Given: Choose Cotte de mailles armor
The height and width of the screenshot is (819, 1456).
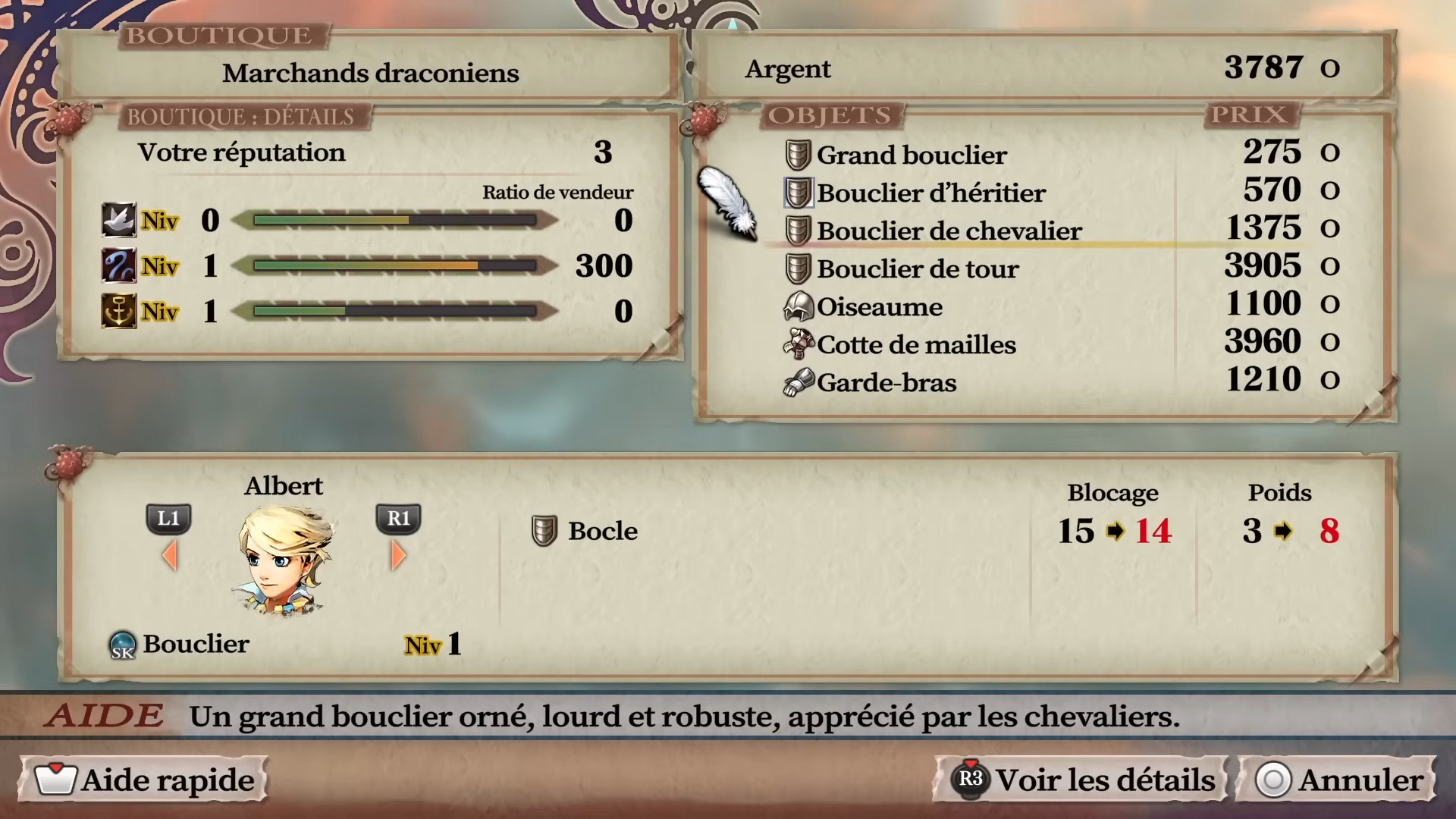Looking at the screenshot, I should pyautogui.click(x=915, y=344).
